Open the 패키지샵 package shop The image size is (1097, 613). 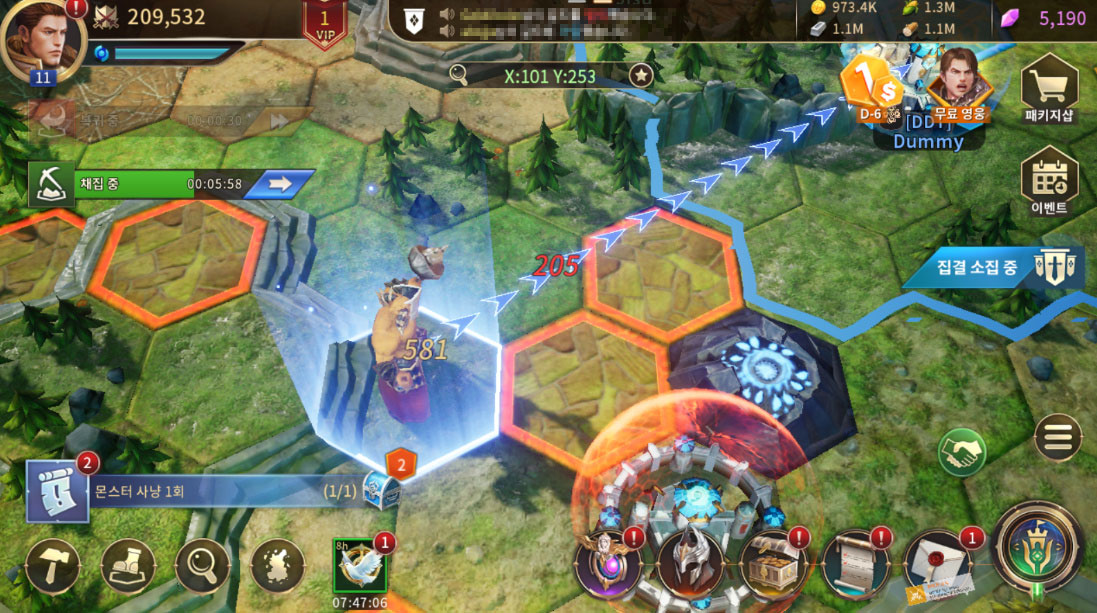1049,89
